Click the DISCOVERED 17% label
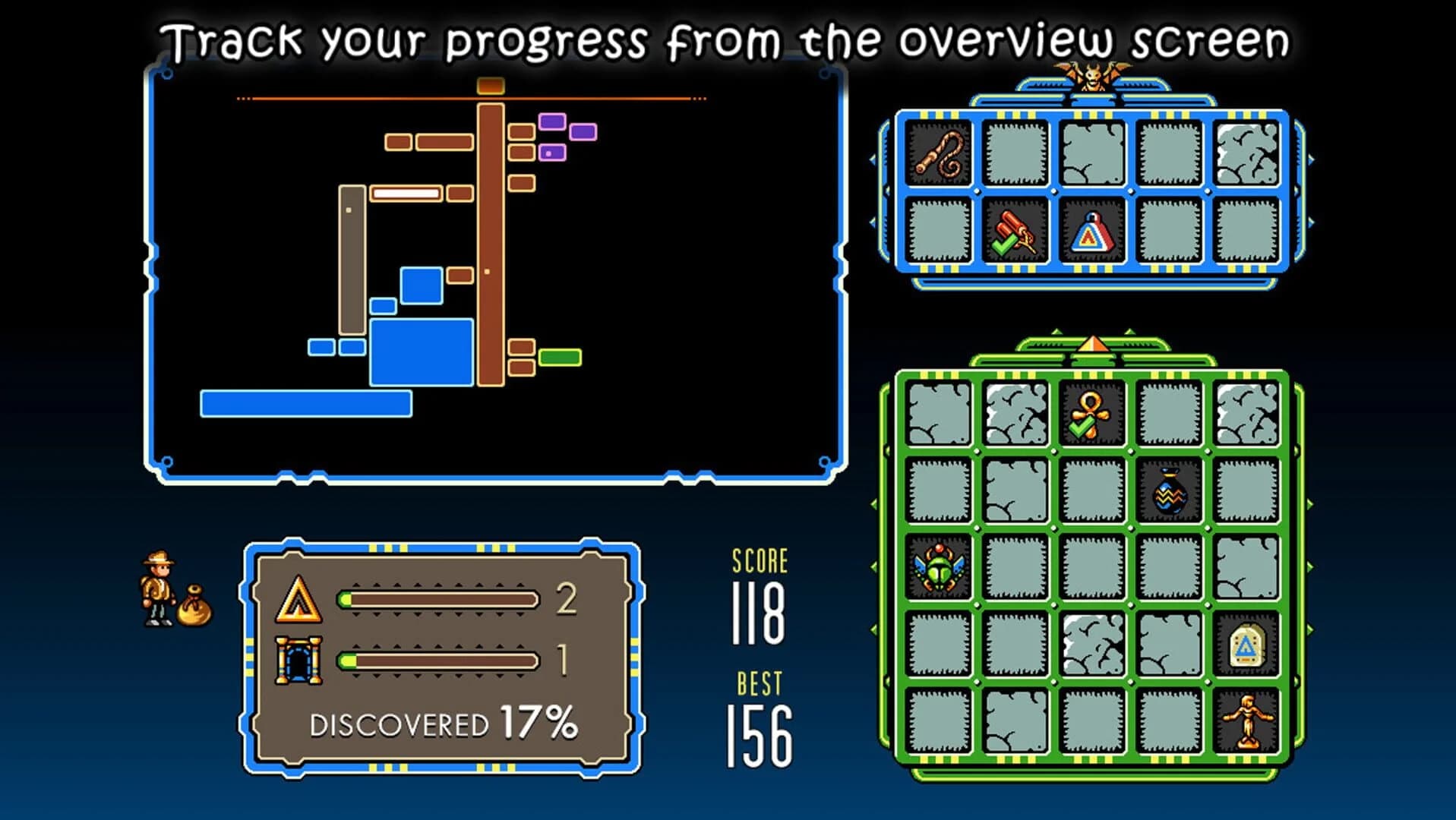Image resolution: width=1456 pixels, height=820 pixels. click(444, 724)
